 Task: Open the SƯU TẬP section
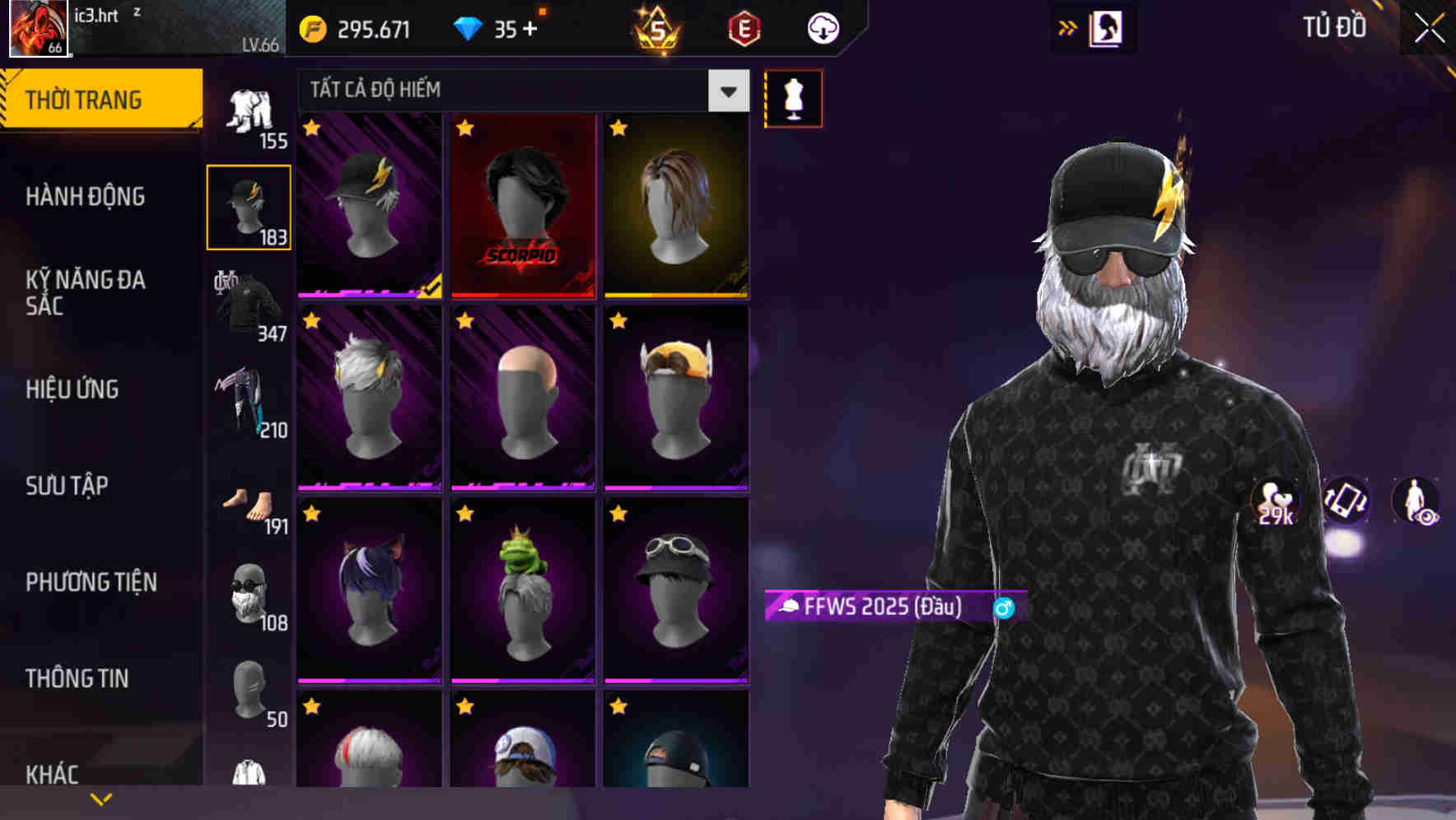tap(67, 487)
